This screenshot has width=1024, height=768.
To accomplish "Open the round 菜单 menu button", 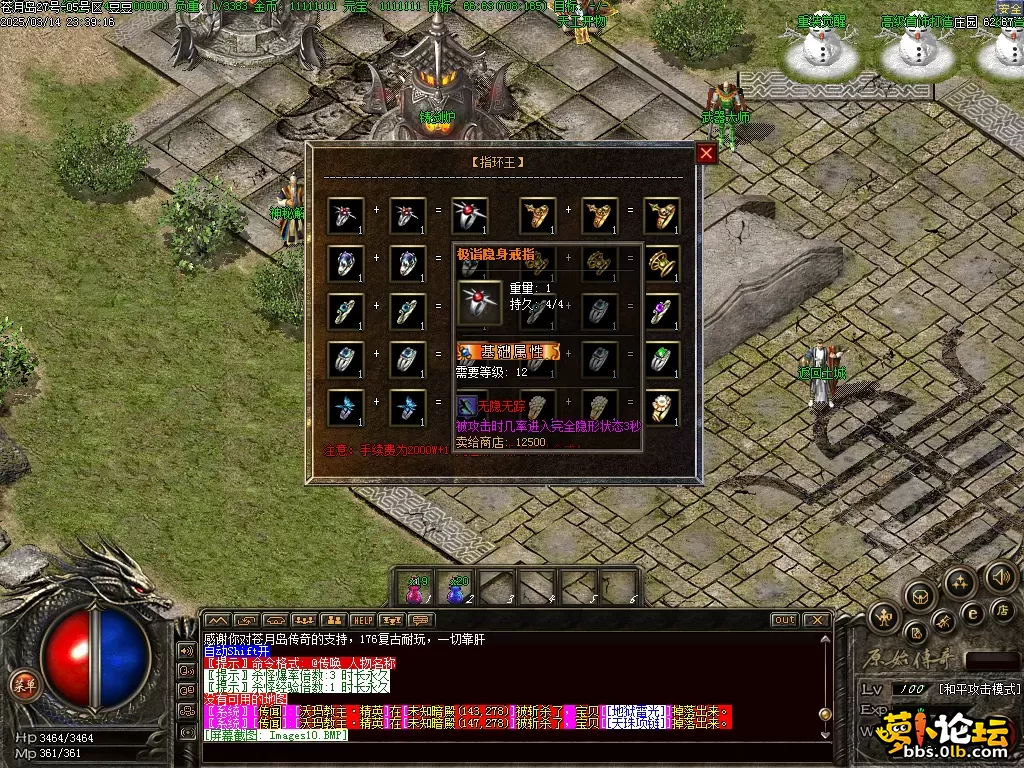I will tap(22, 684).
